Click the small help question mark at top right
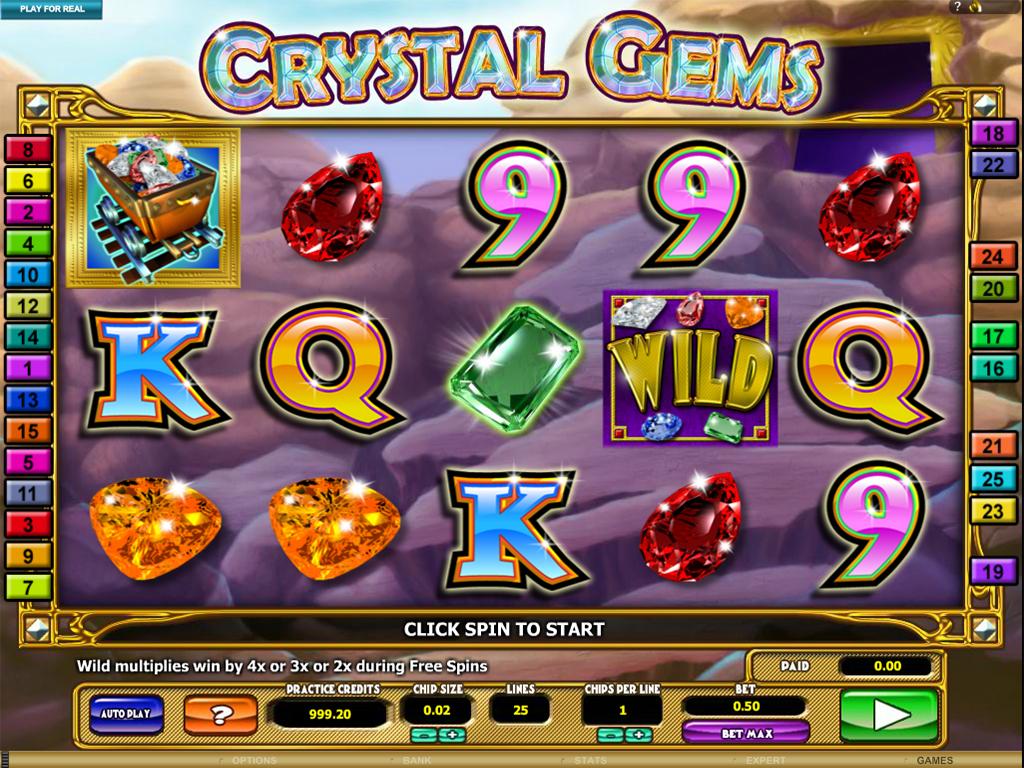This screenshot has height=768, width=1024. click(x=958, y=8)
